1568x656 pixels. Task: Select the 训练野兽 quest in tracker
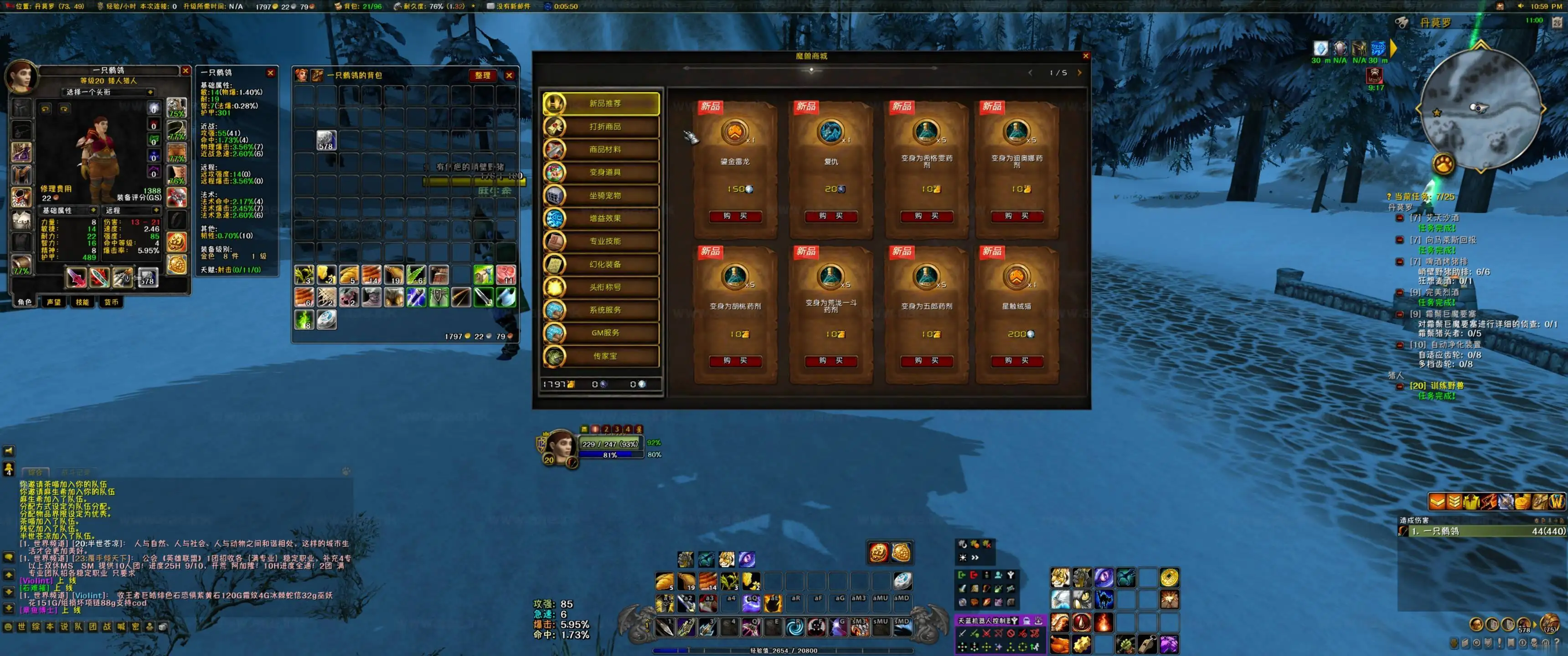(x=1437, y=386)
